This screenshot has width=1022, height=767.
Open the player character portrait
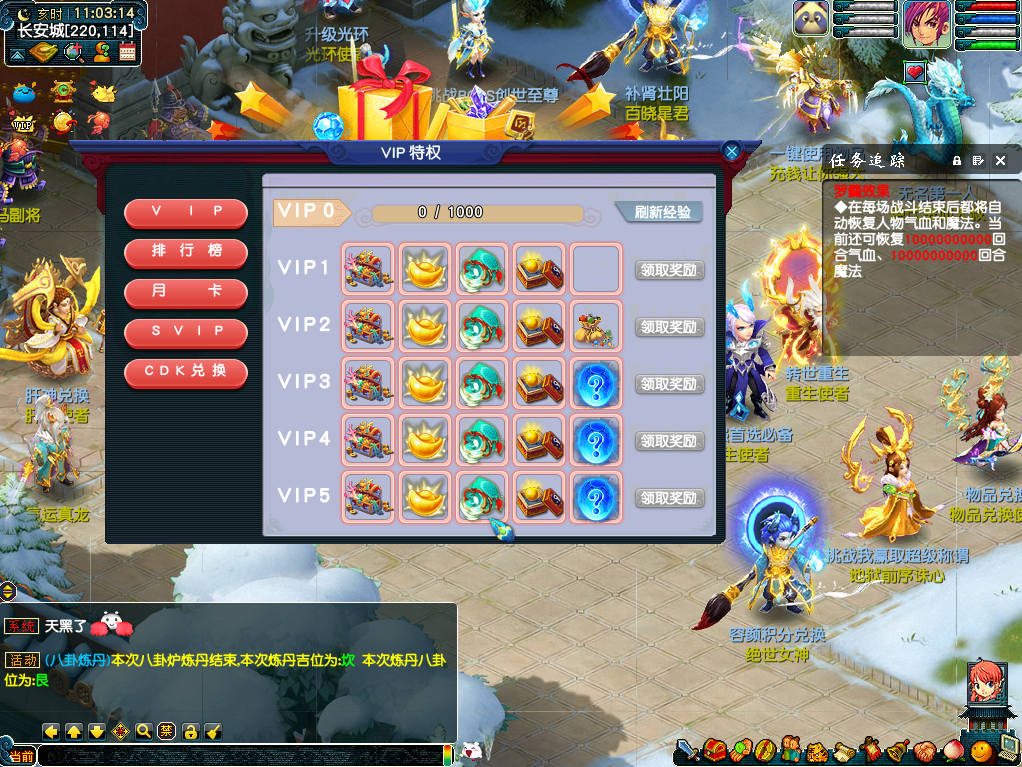926,24
